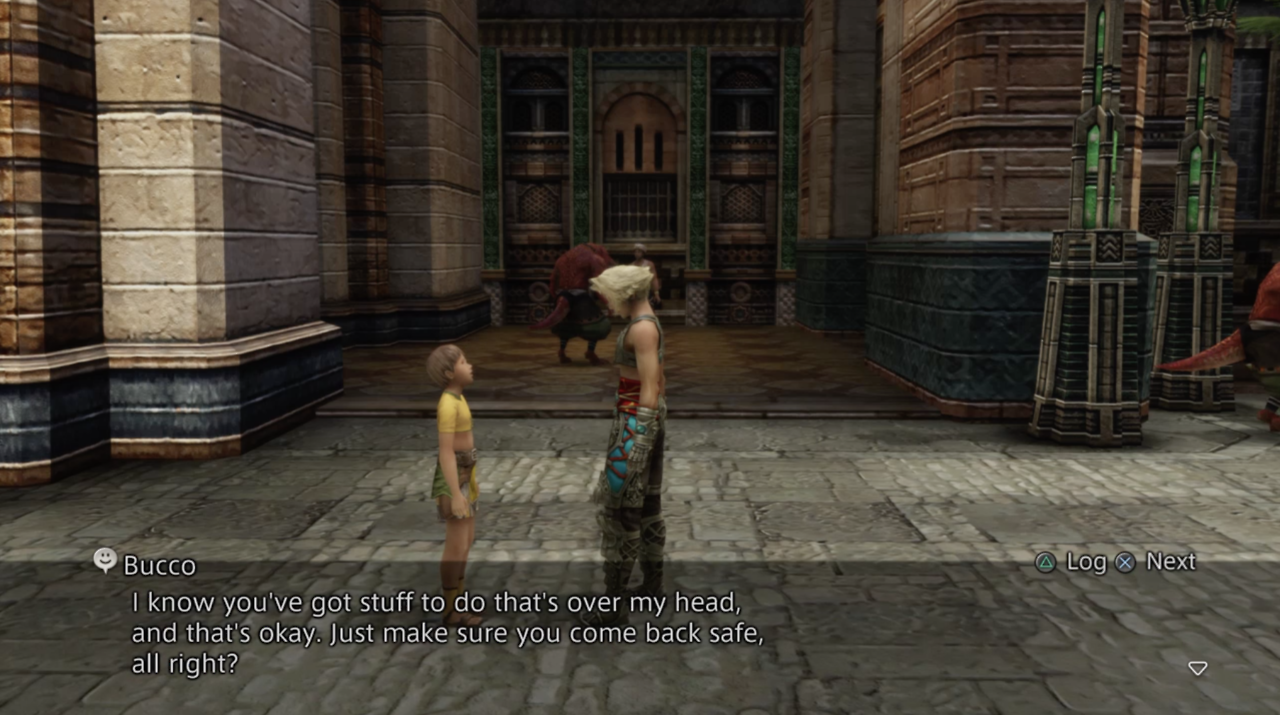Advance the dialogue with the continue arrow
The width and height of the screenshot is (1280, 715).
(x=1197, y=668)
